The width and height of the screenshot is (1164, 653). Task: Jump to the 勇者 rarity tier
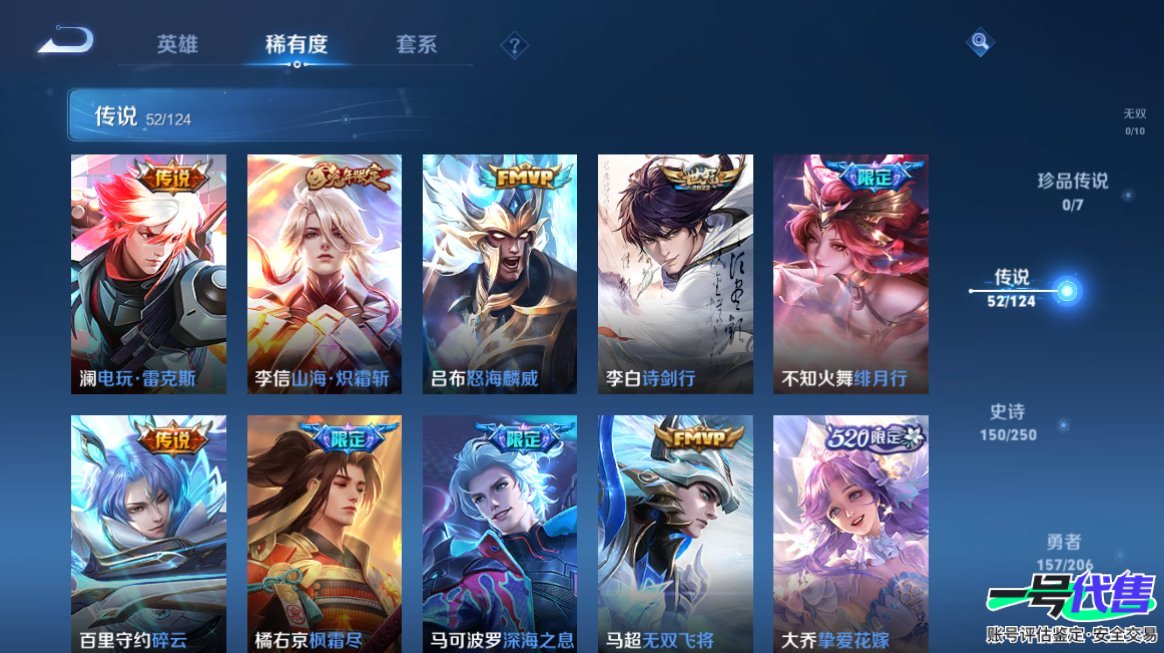click(1063, 551)
